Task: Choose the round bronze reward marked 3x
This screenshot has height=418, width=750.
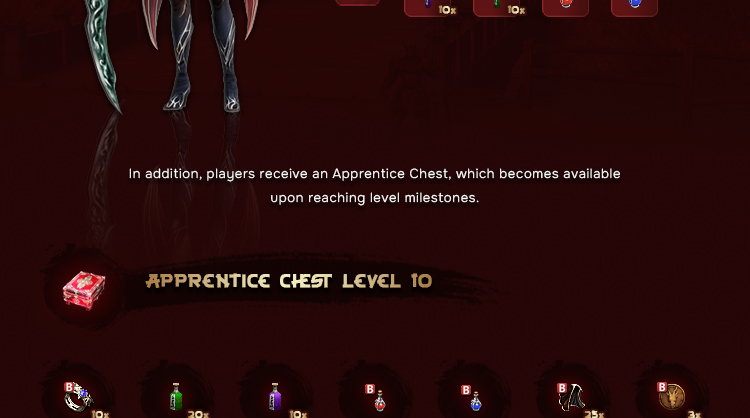Action: click(673, 398)
